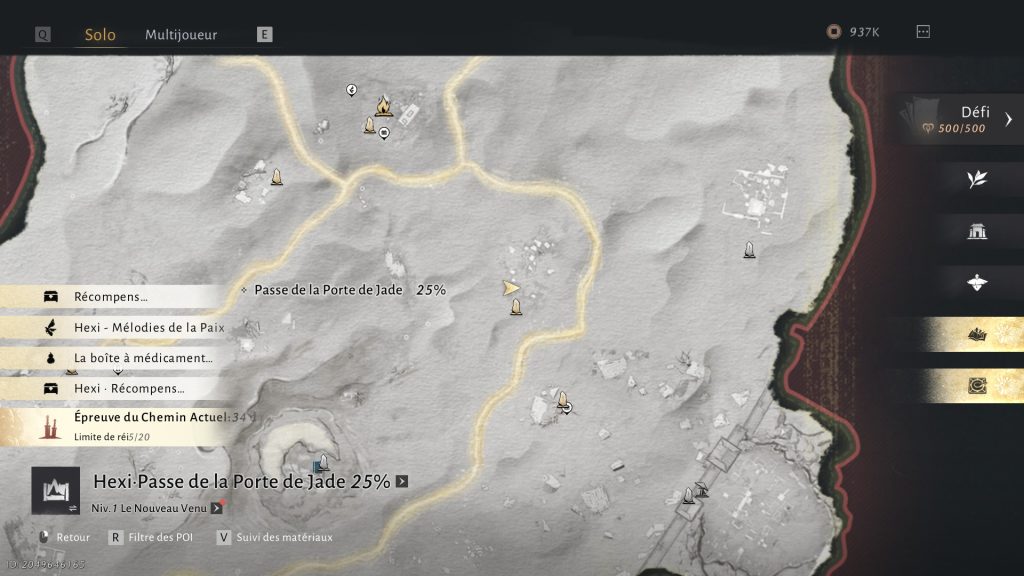Expand Hexi·Passe de la Porte de Jade details
Screen dimensions: 1024x576
coord(402,481)
